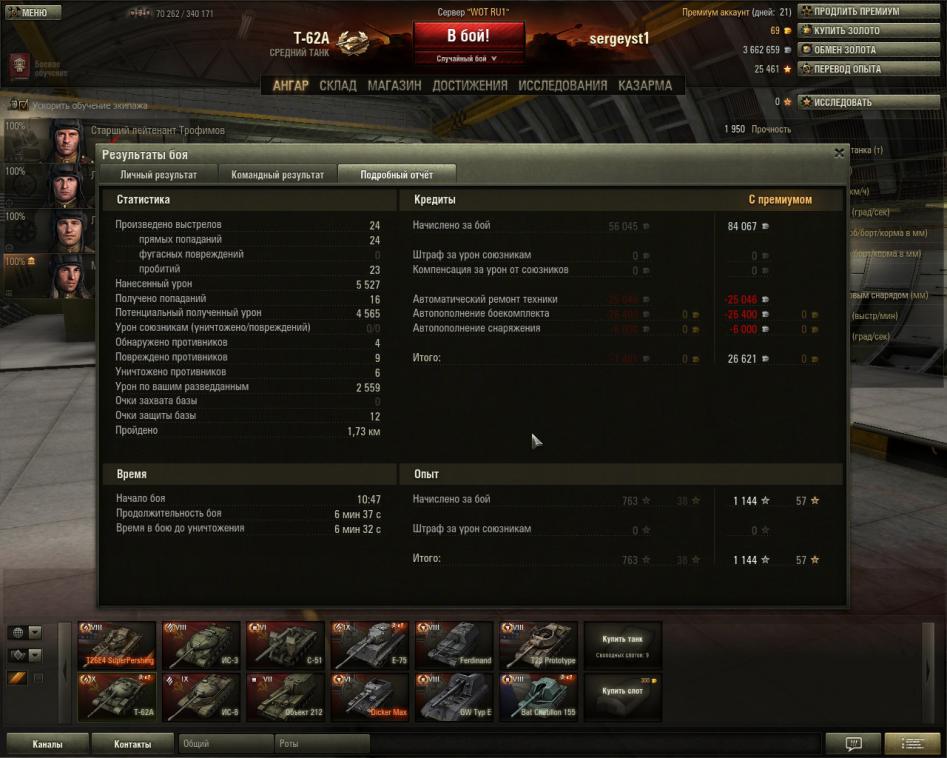
Task: Select the Ferdinand tank in the carousel
Action: pyautogui.click(x=454, y=645)
